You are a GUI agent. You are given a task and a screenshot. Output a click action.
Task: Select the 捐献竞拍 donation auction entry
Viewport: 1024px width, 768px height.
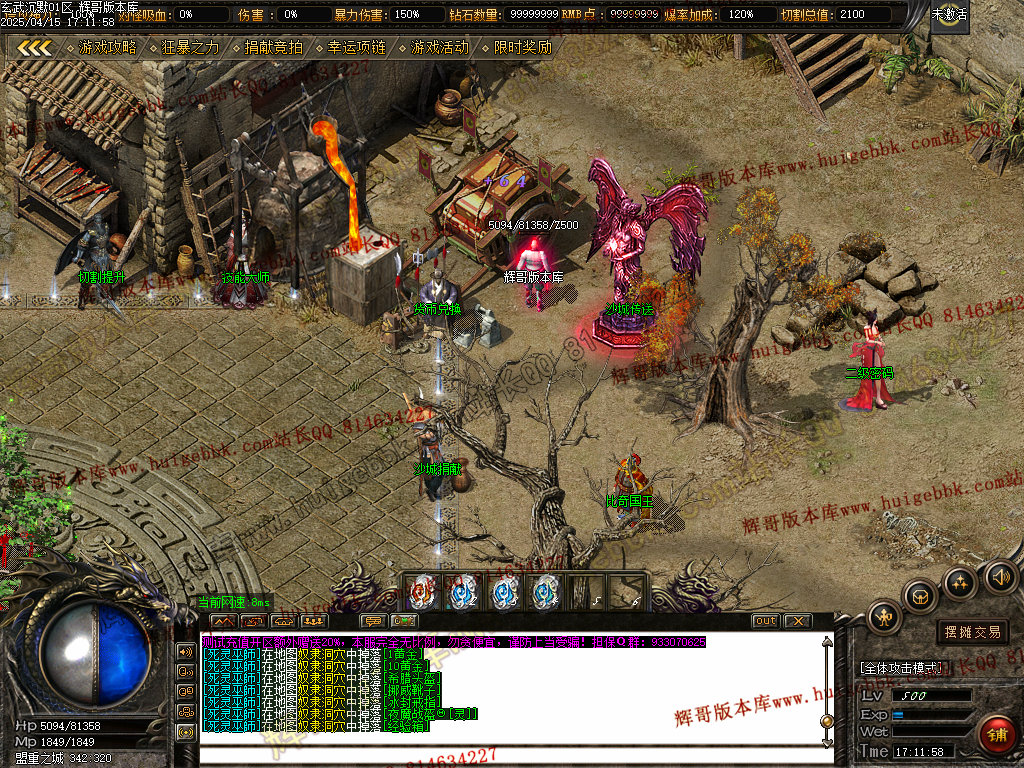pos(273,47)
